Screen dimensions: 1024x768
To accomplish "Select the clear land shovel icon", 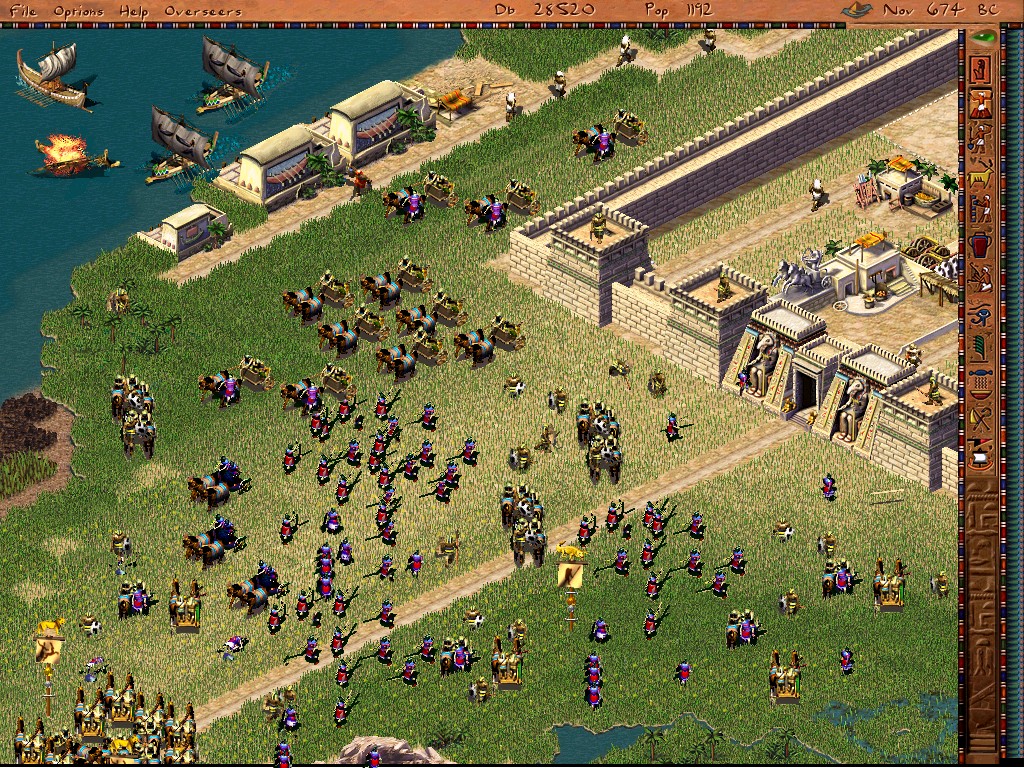I will click(982, 139).
